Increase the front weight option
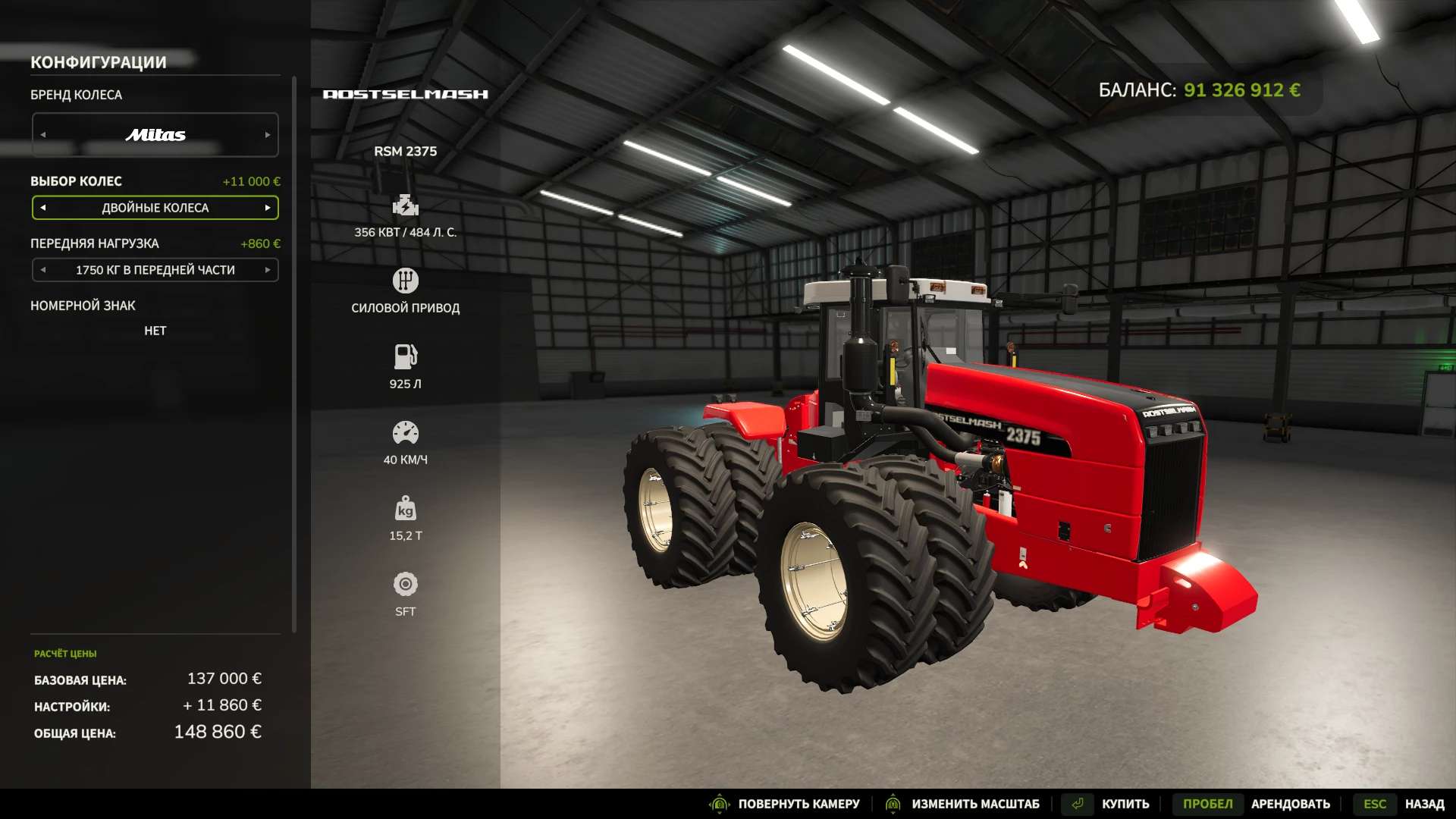Screen dimensions: 1456x819 pos(268,270)
